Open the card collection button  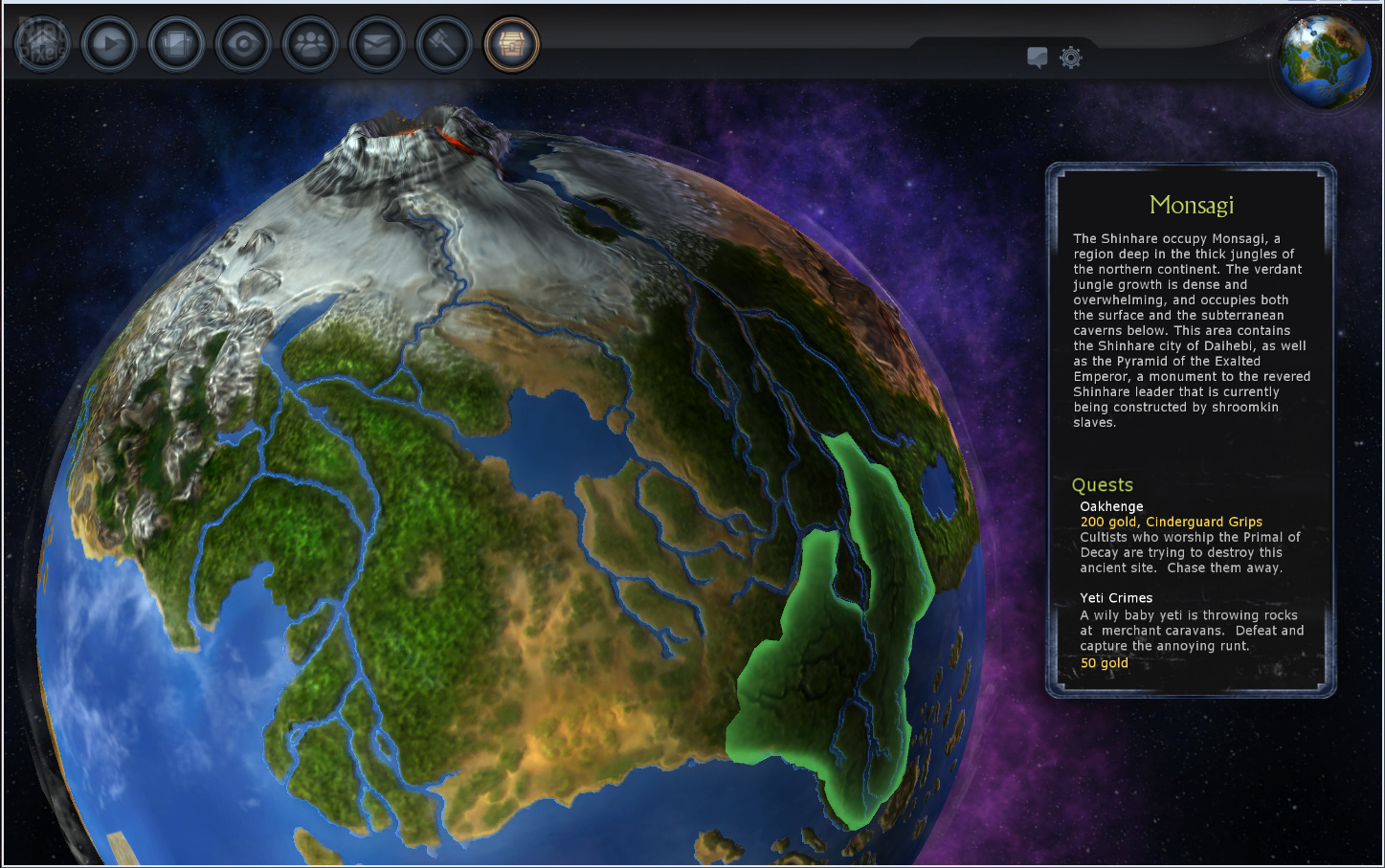pyautogui.click(x=176, y=44)
